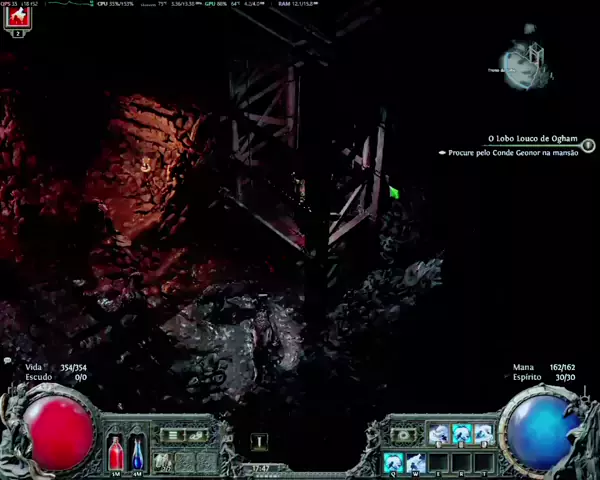The width and height of the screenshot is (600, 480).
Task: Select the O Lobo Louco de Ogham quest
Action: [x=532, y=139]
